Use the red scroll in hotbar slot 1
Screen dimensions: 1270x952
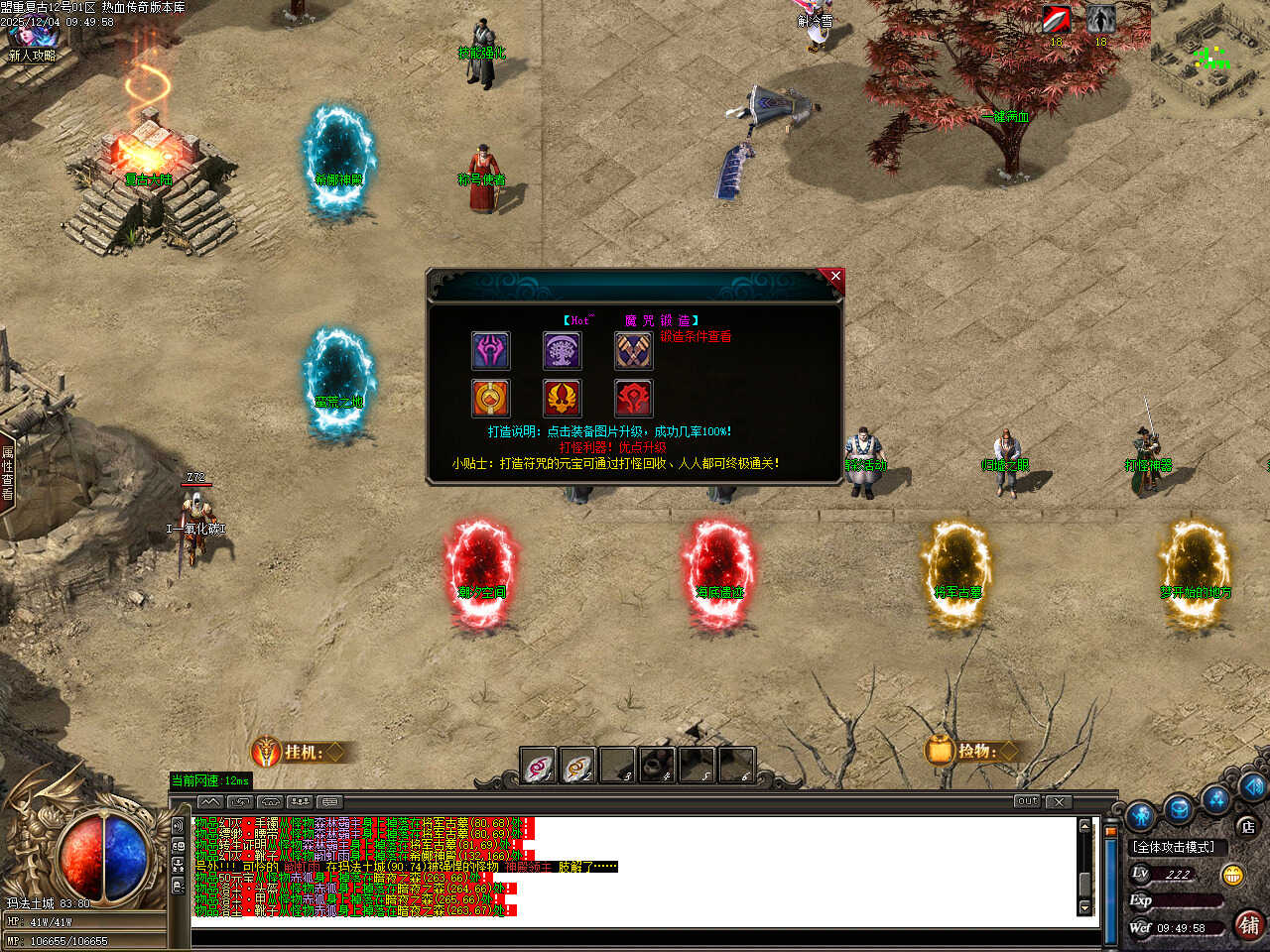[539, 766]
